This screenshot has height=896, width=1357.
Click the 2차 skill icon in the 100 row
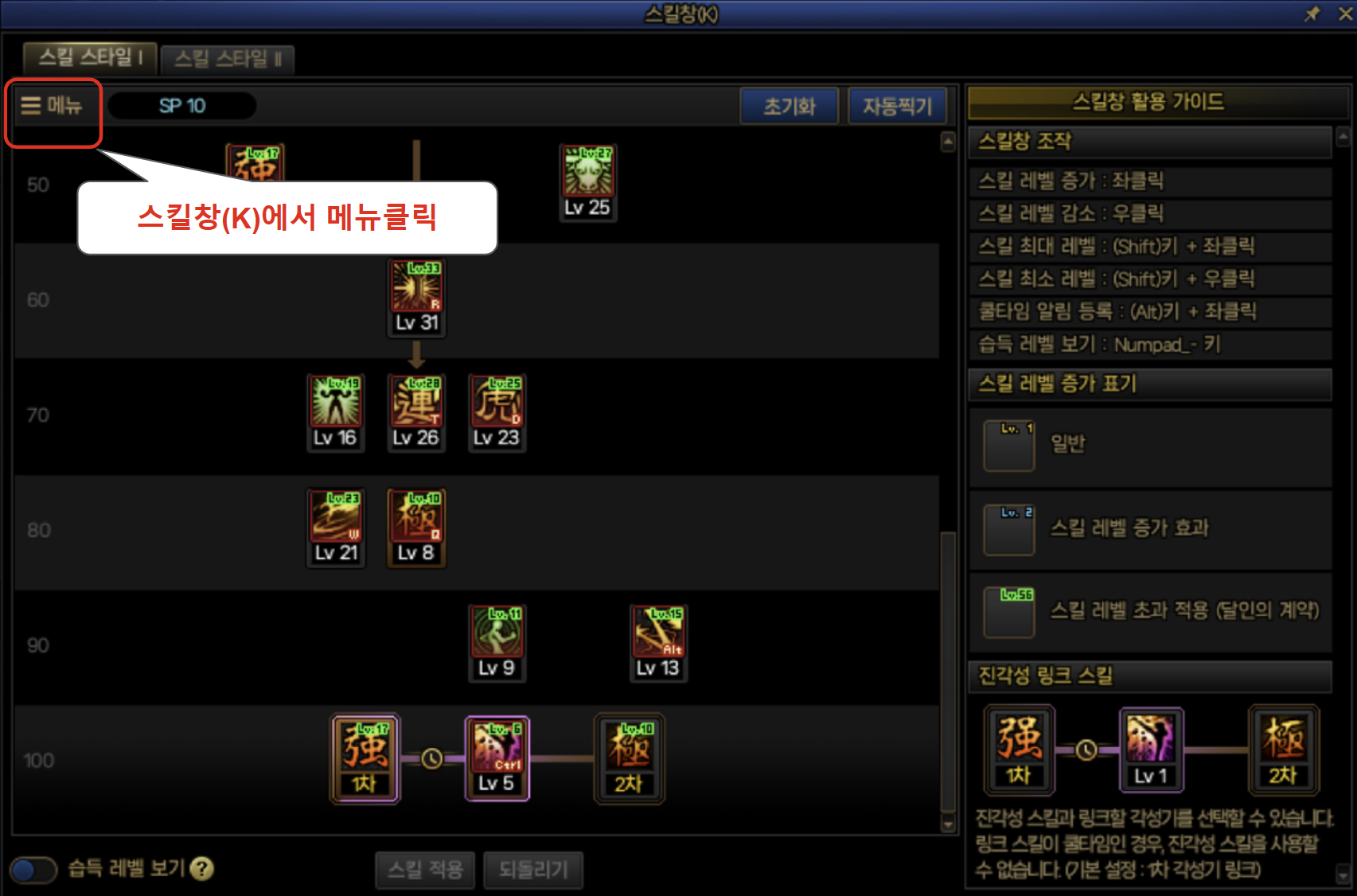coord(629,750)
